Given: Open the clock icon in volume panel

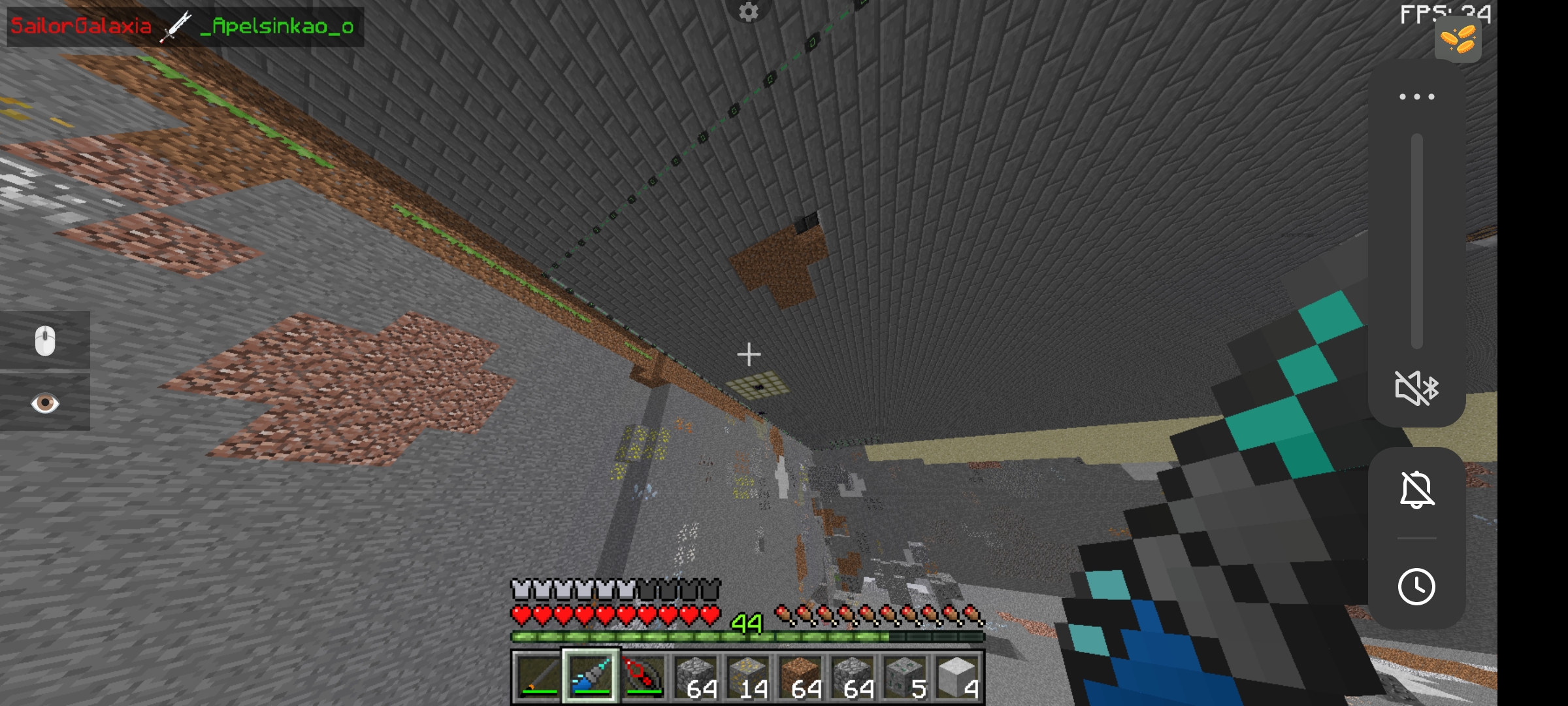Looking at the screenshot, I should click(1416, 586).
